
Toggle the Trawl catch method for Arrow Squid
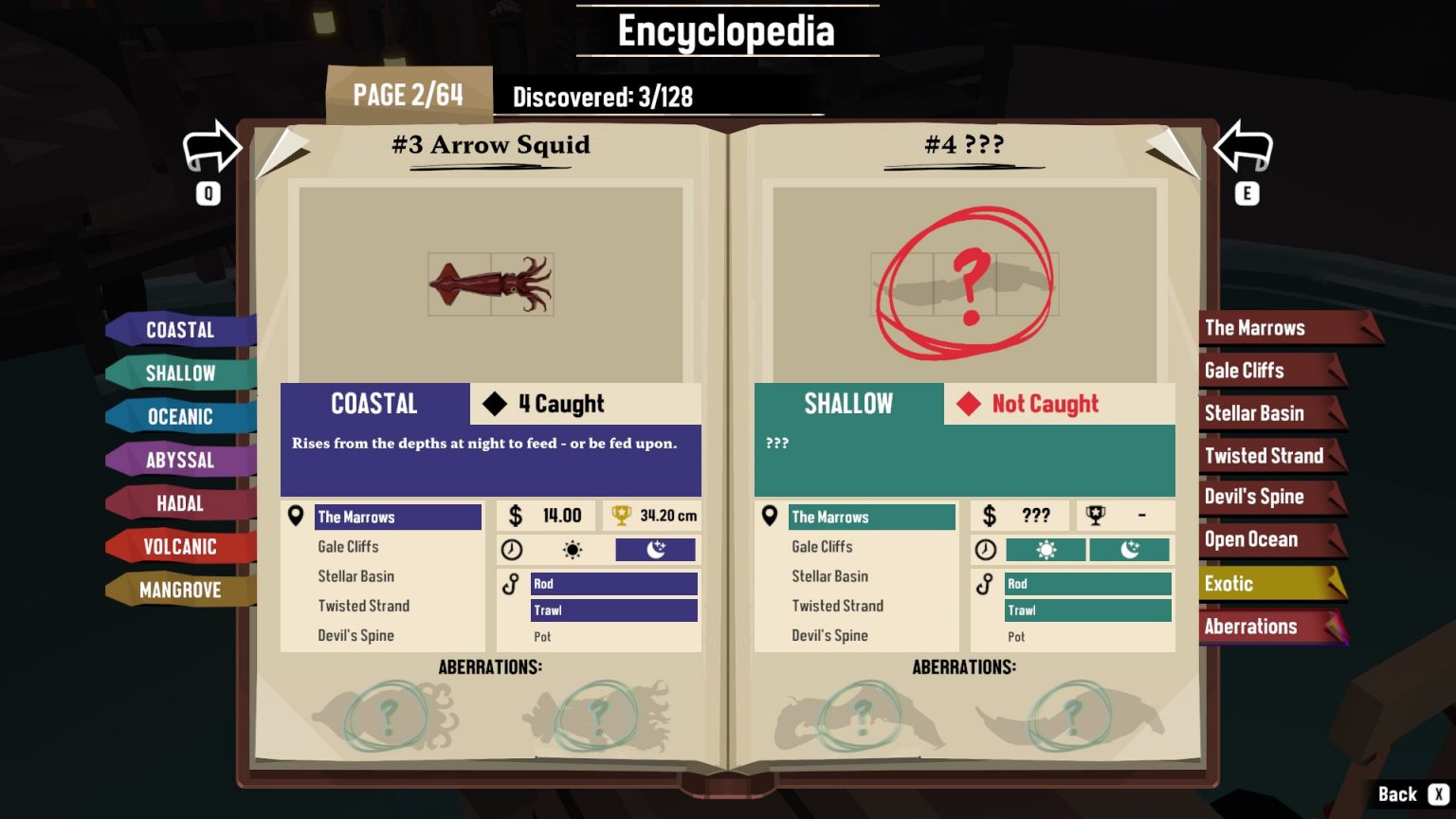click(612, 610)
